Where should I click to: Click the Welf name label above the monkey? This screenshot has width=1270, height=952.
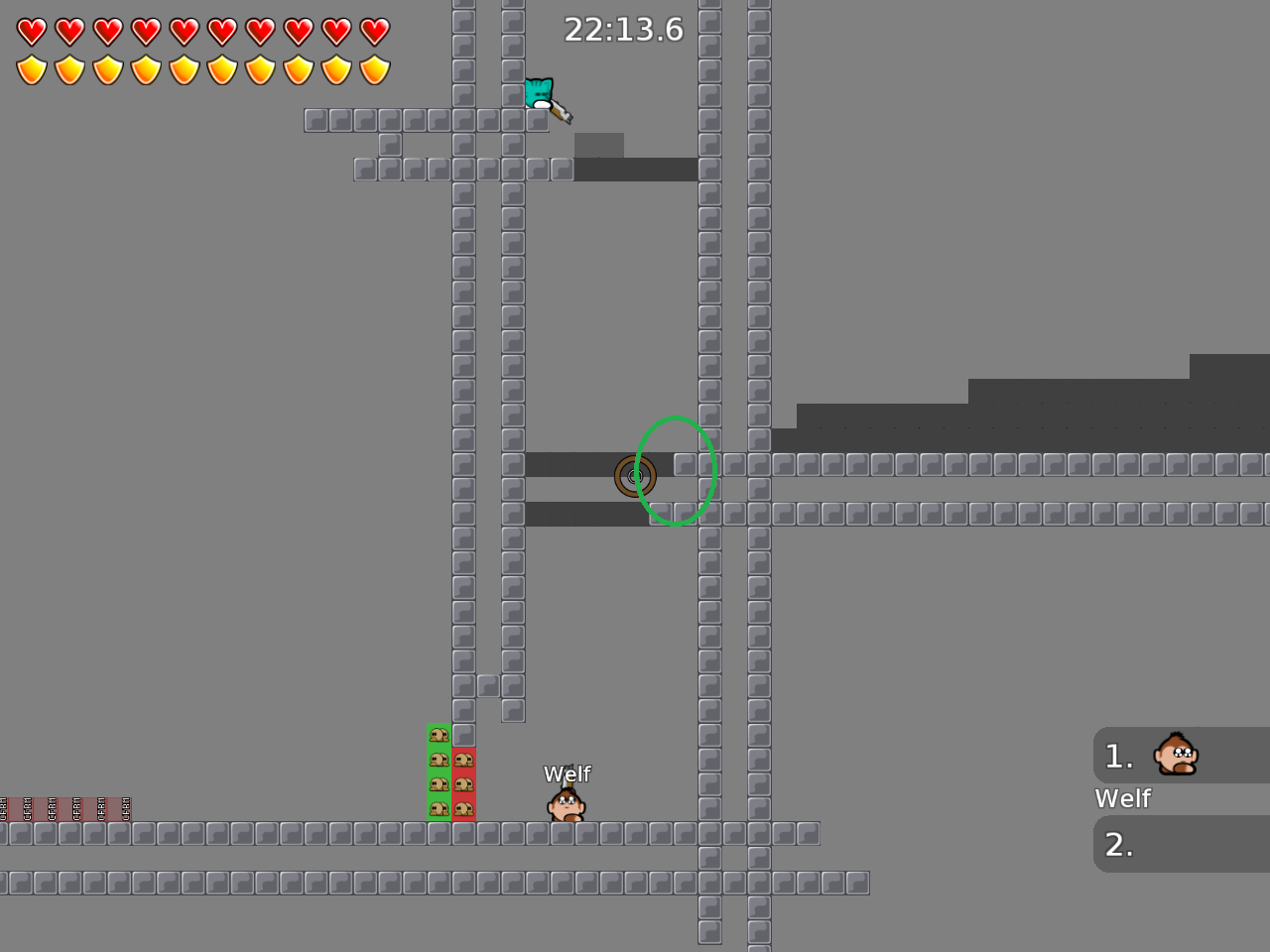(568, 773)
